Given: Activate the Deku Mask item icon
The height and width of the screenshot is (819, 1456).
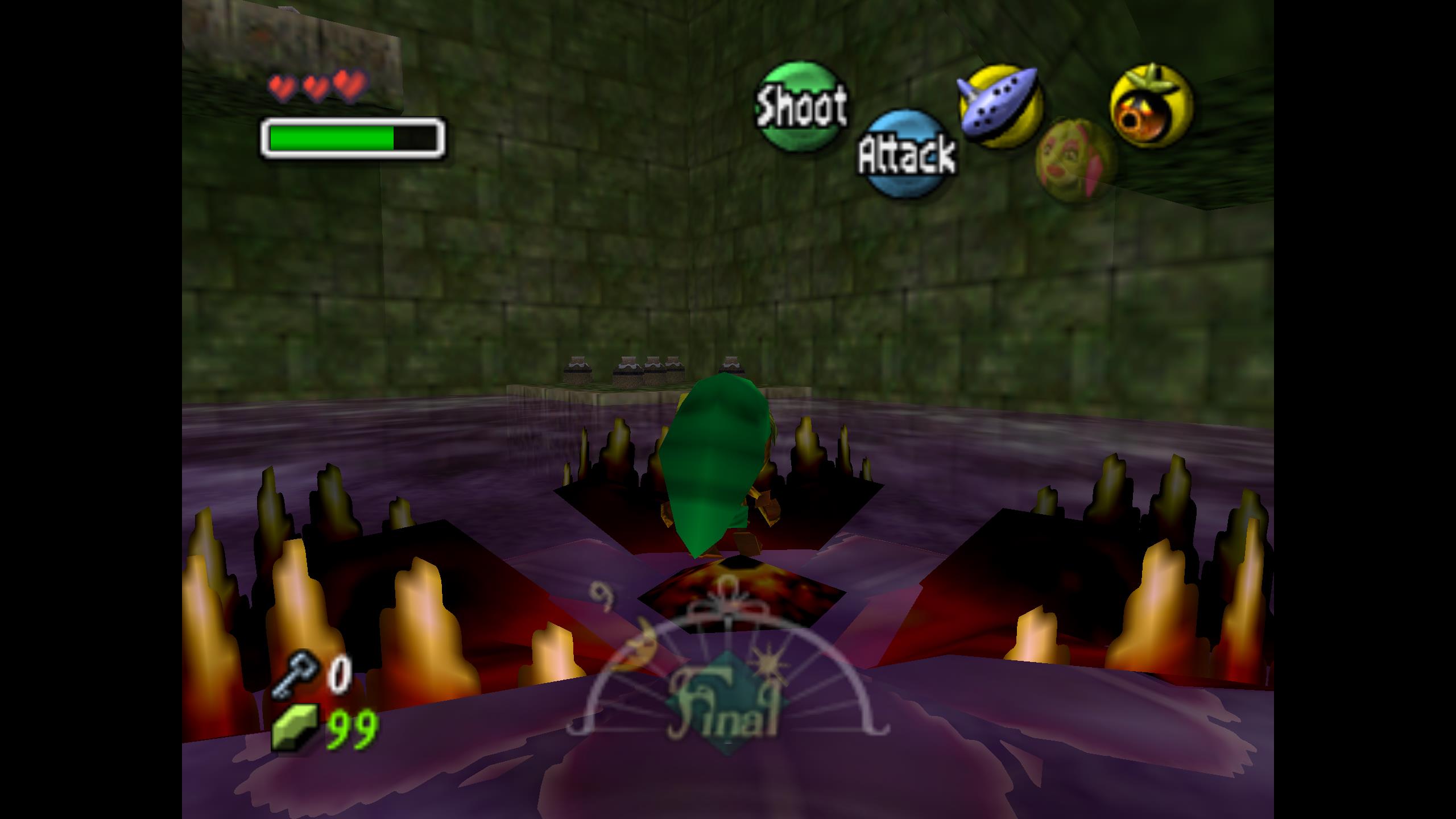Looking at the screenshot, I should 1151,107.
